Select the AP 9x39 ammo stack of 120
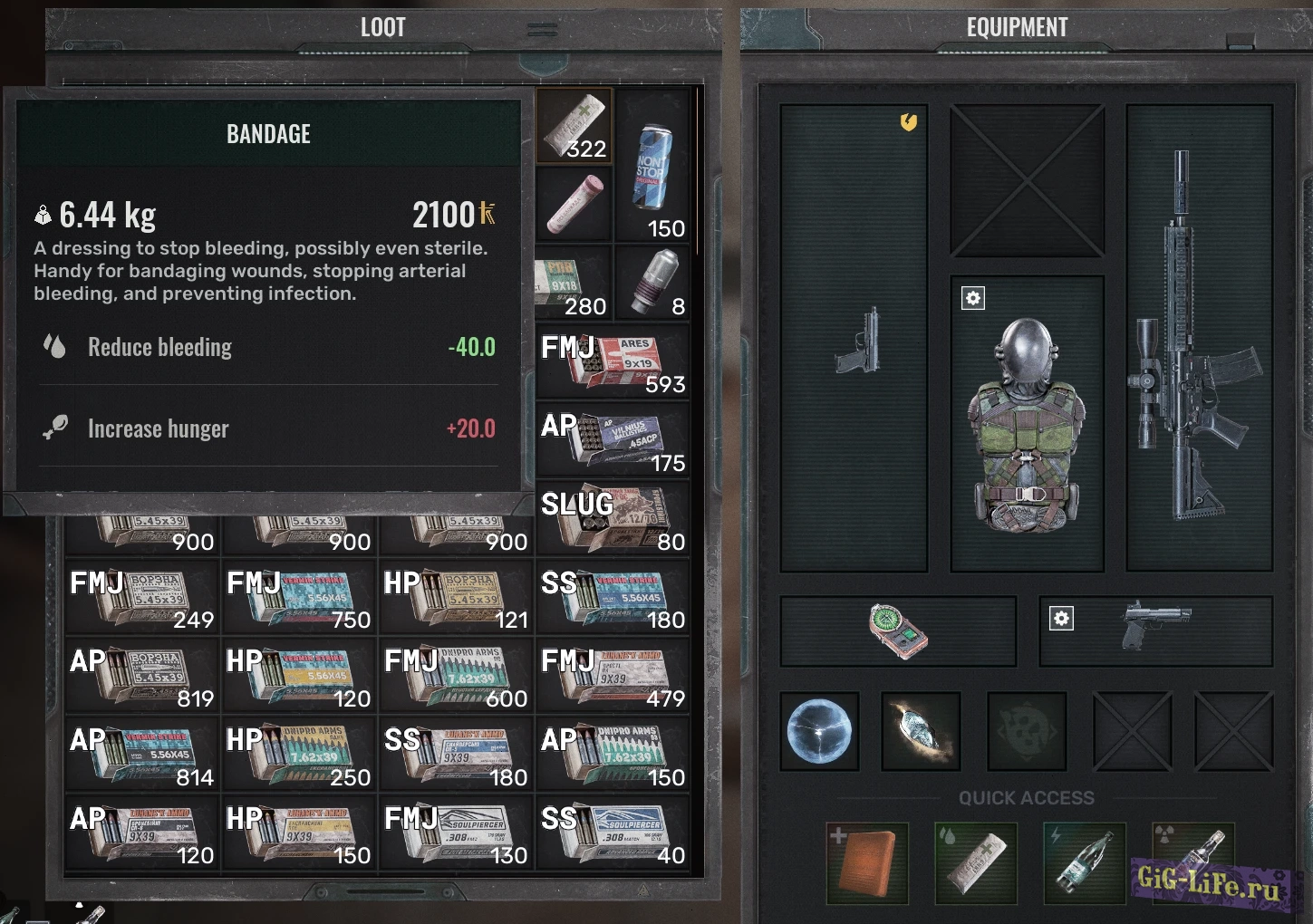The height and width of the screenshot is (924, 1313). tap(142, 833)
